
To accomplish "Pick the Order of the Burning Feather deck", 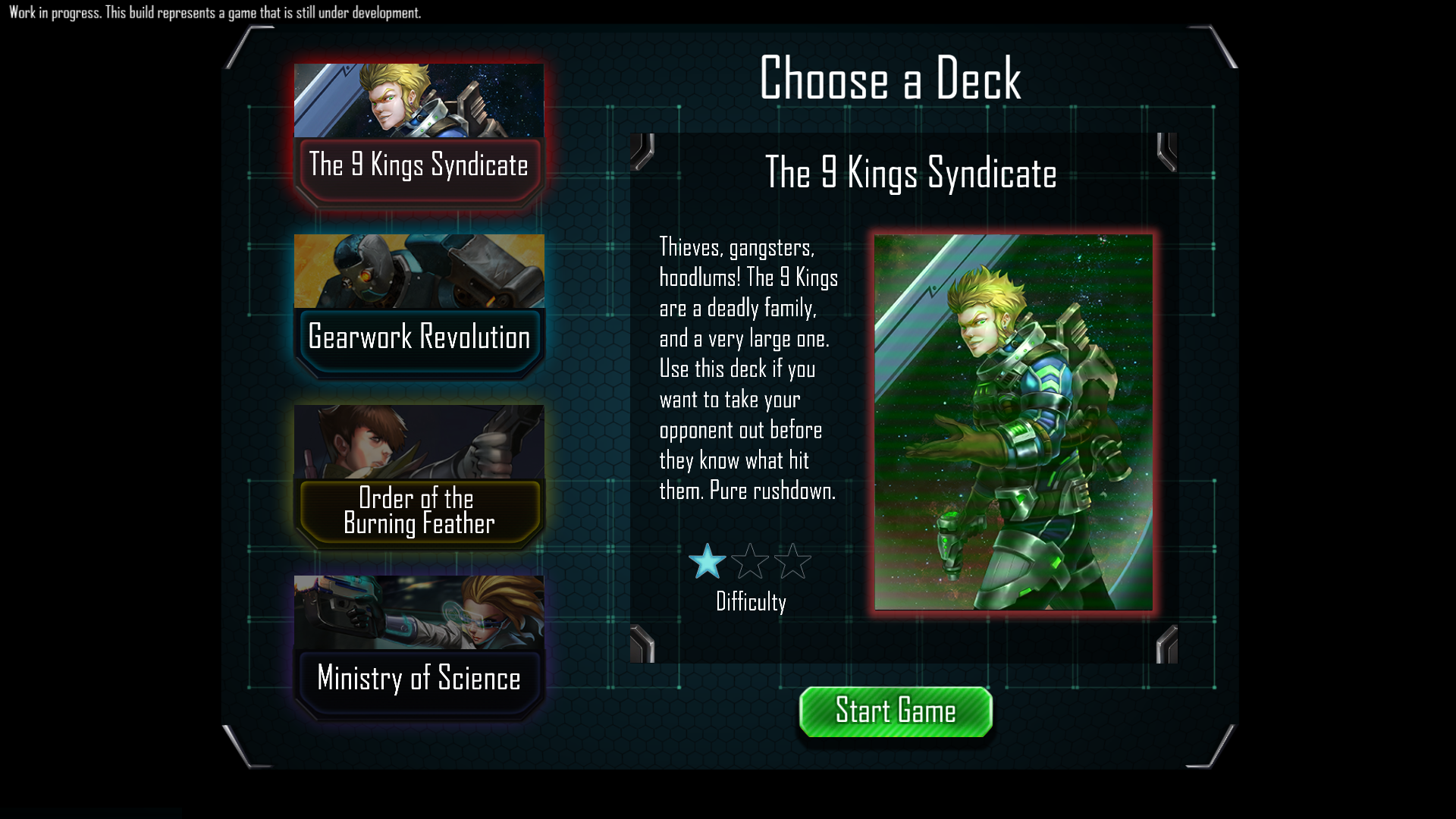I will pyautogui.click(x=419, y=478).
